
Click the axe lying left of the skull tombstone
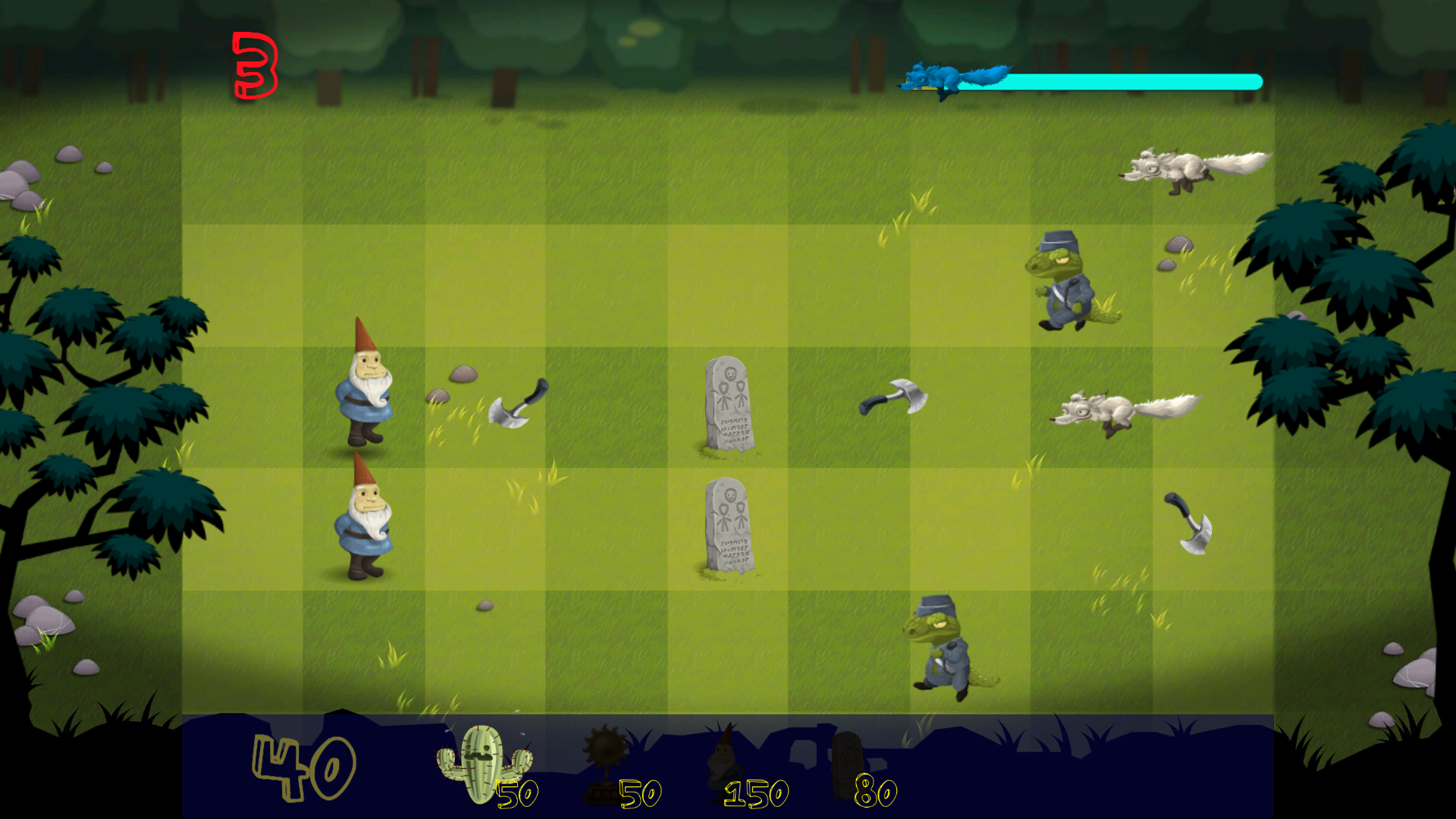pos(519,402)
